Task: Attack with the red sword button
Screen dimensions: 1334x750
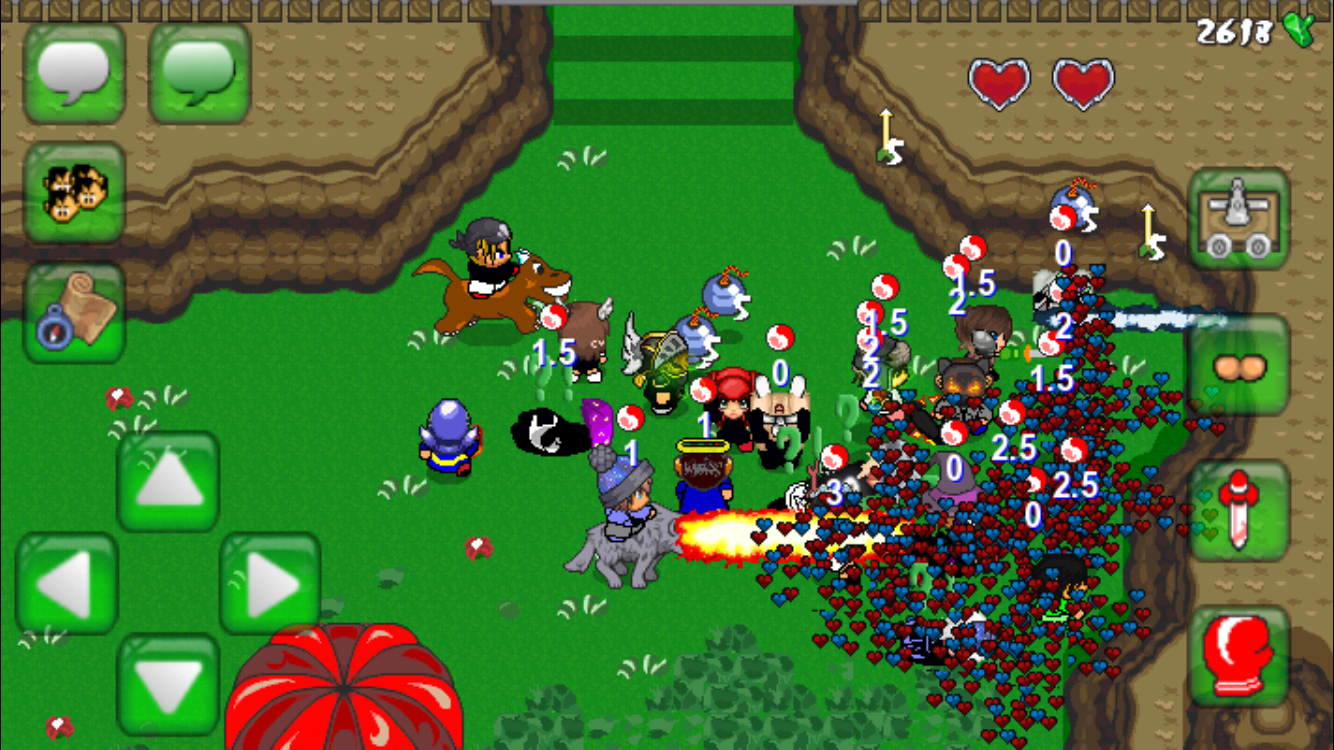Action: (1239, 510)
